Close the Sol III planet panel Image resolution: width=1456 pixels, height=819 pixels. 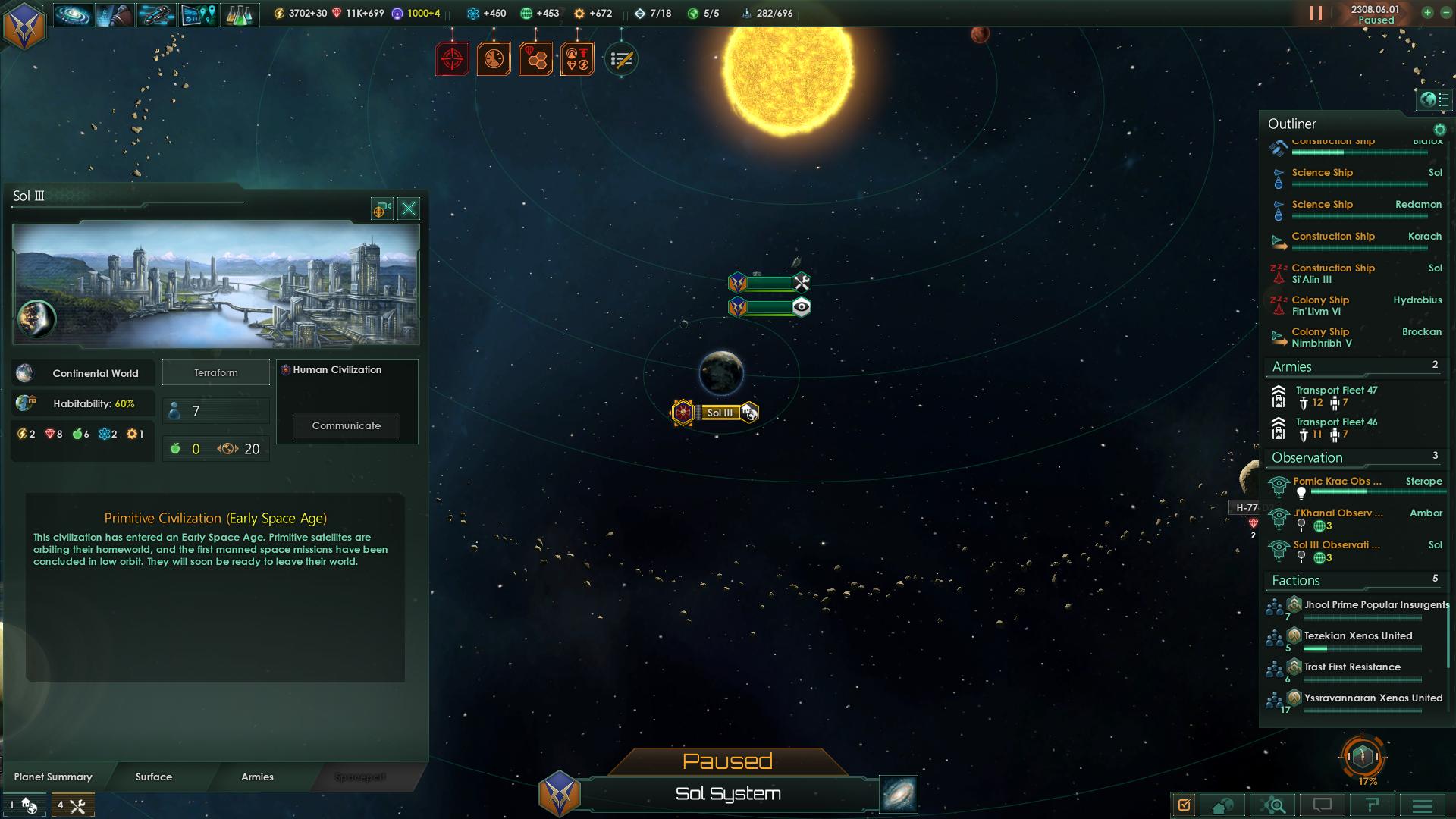tap(409, 209)
